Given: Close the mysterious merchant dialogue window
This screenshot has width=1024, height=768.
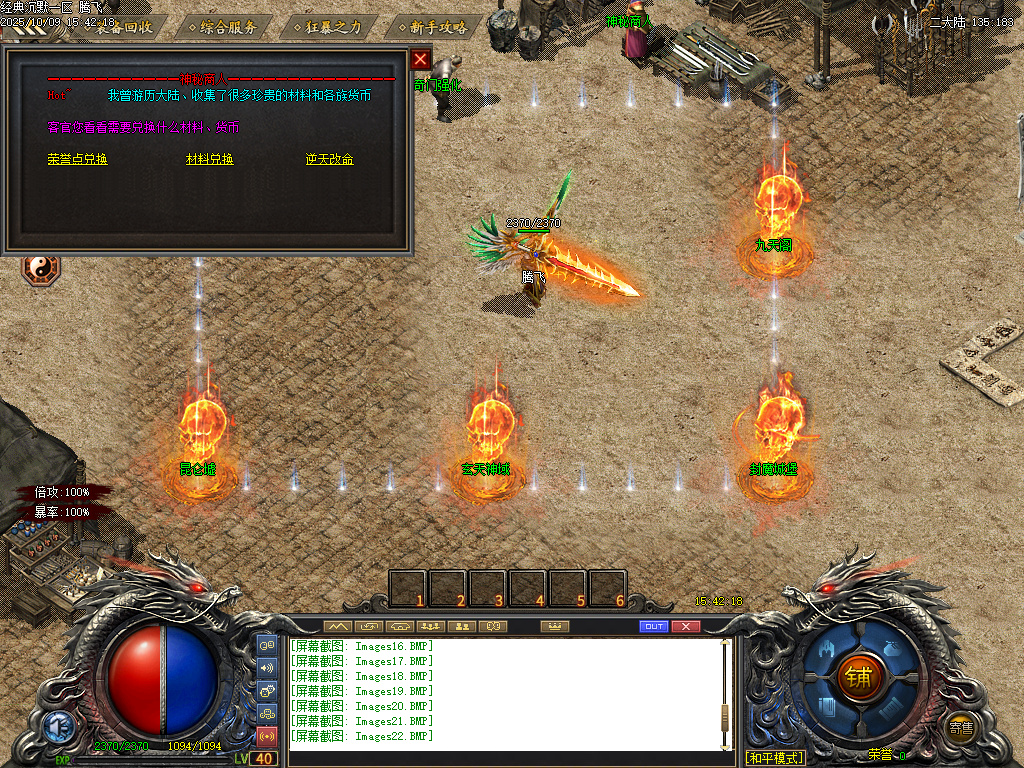Looking at the screenshot, I should (421, 59).
